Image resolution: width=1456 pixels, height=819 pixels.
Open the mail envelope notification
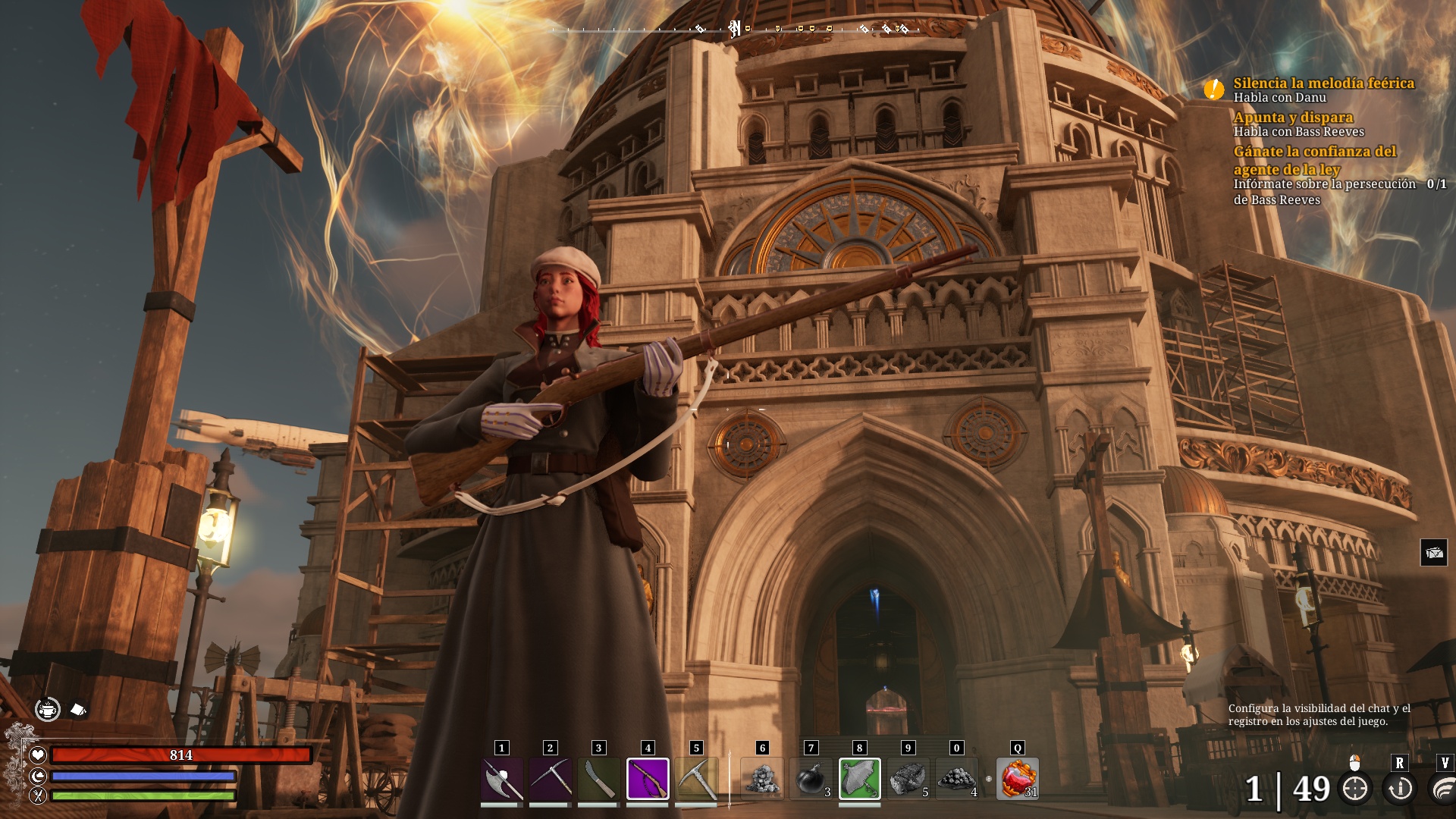pyautogui.click(x=1433, y=553)
